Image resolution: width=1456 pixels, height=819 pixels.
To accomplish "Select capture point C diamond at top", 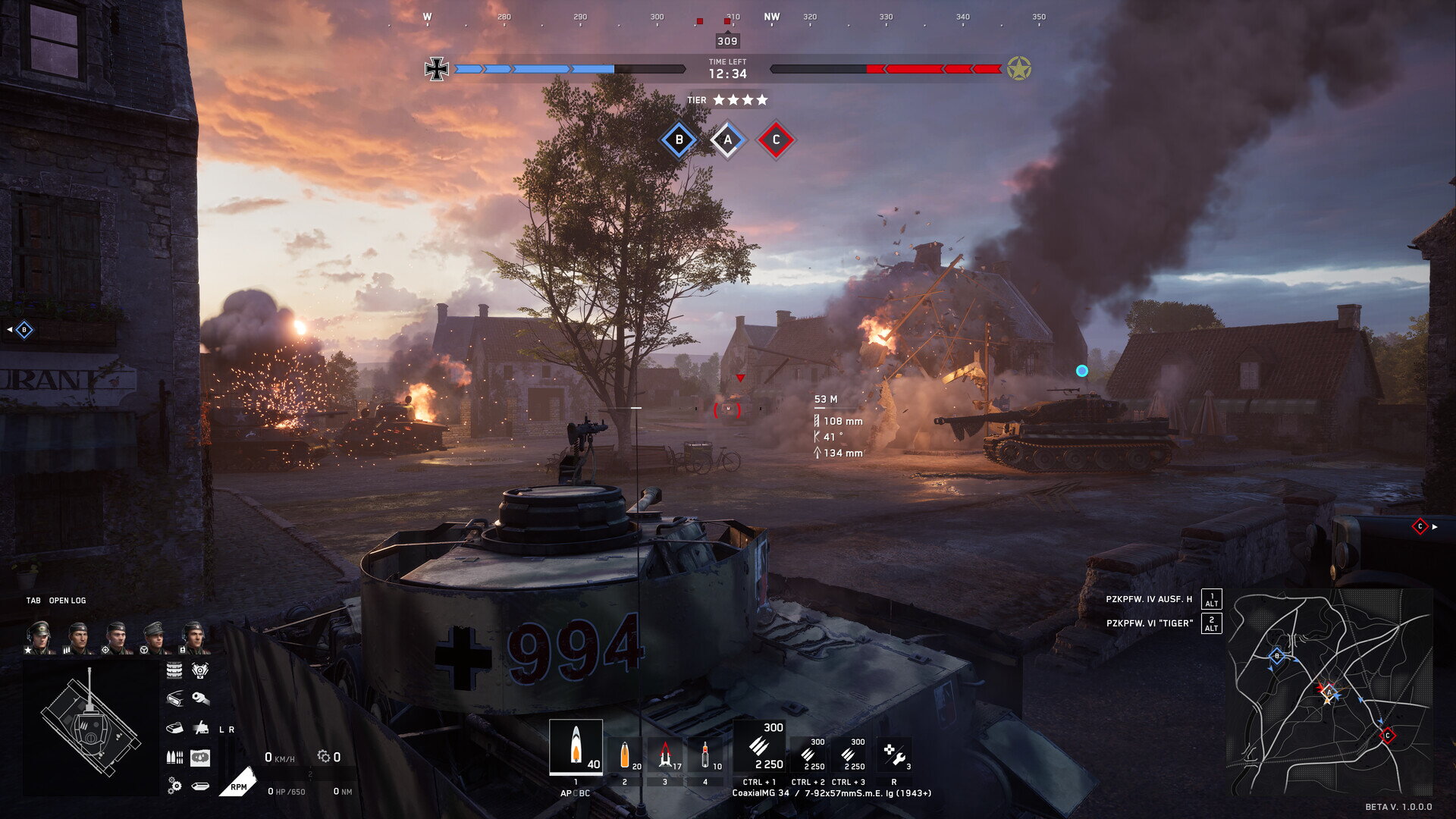I will [775, 140].
